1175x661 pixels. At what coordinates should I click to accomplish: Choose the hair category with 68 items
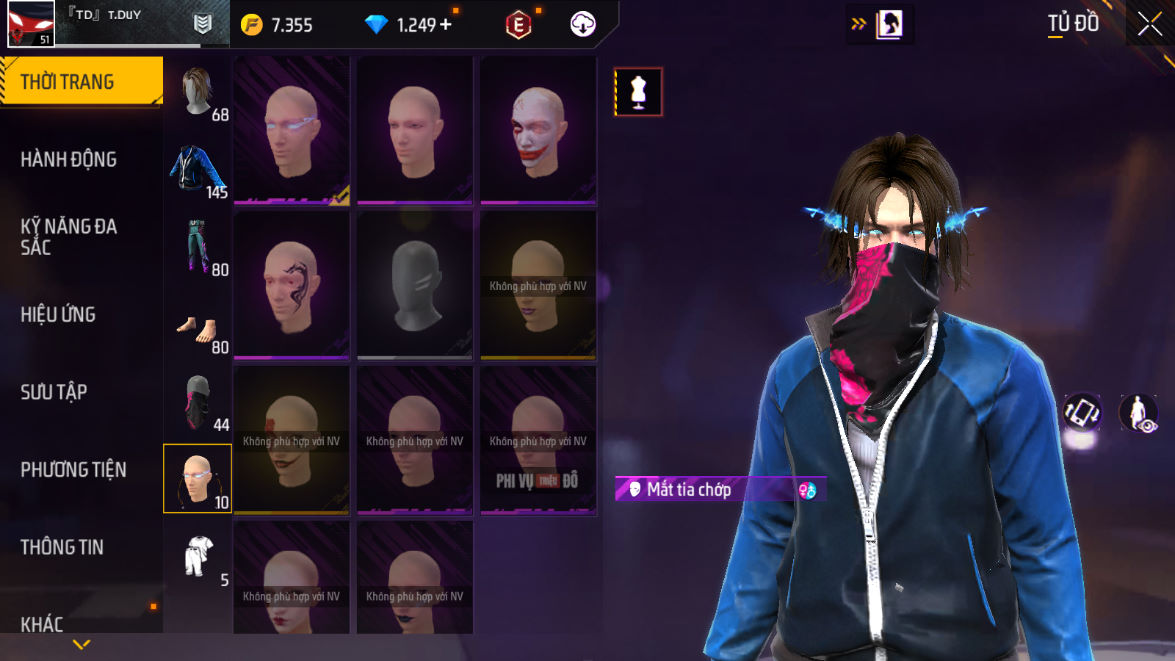[198, 92]
